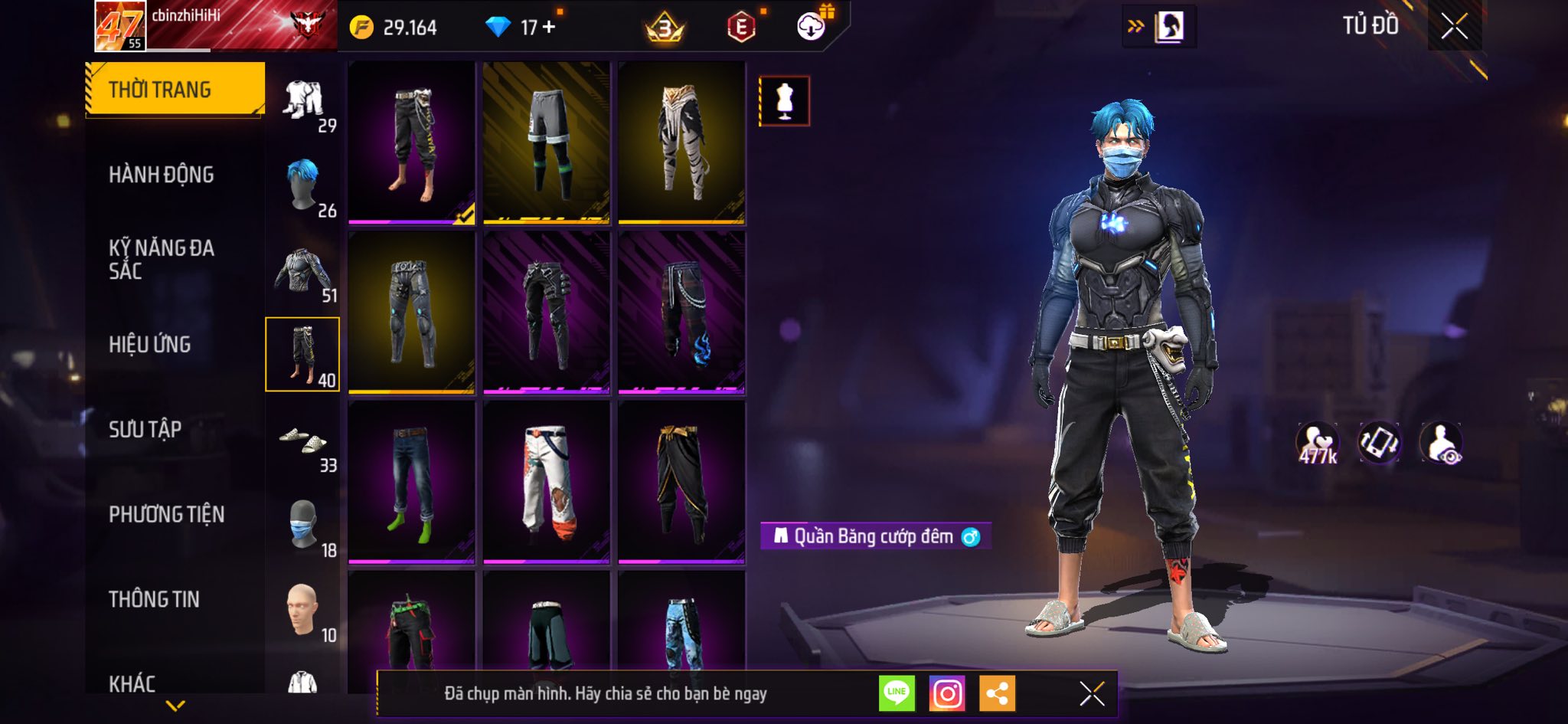Screen dimensions: 1568x724
Task: Click the white mannequin icon button
Action: (x=784, y=101)
